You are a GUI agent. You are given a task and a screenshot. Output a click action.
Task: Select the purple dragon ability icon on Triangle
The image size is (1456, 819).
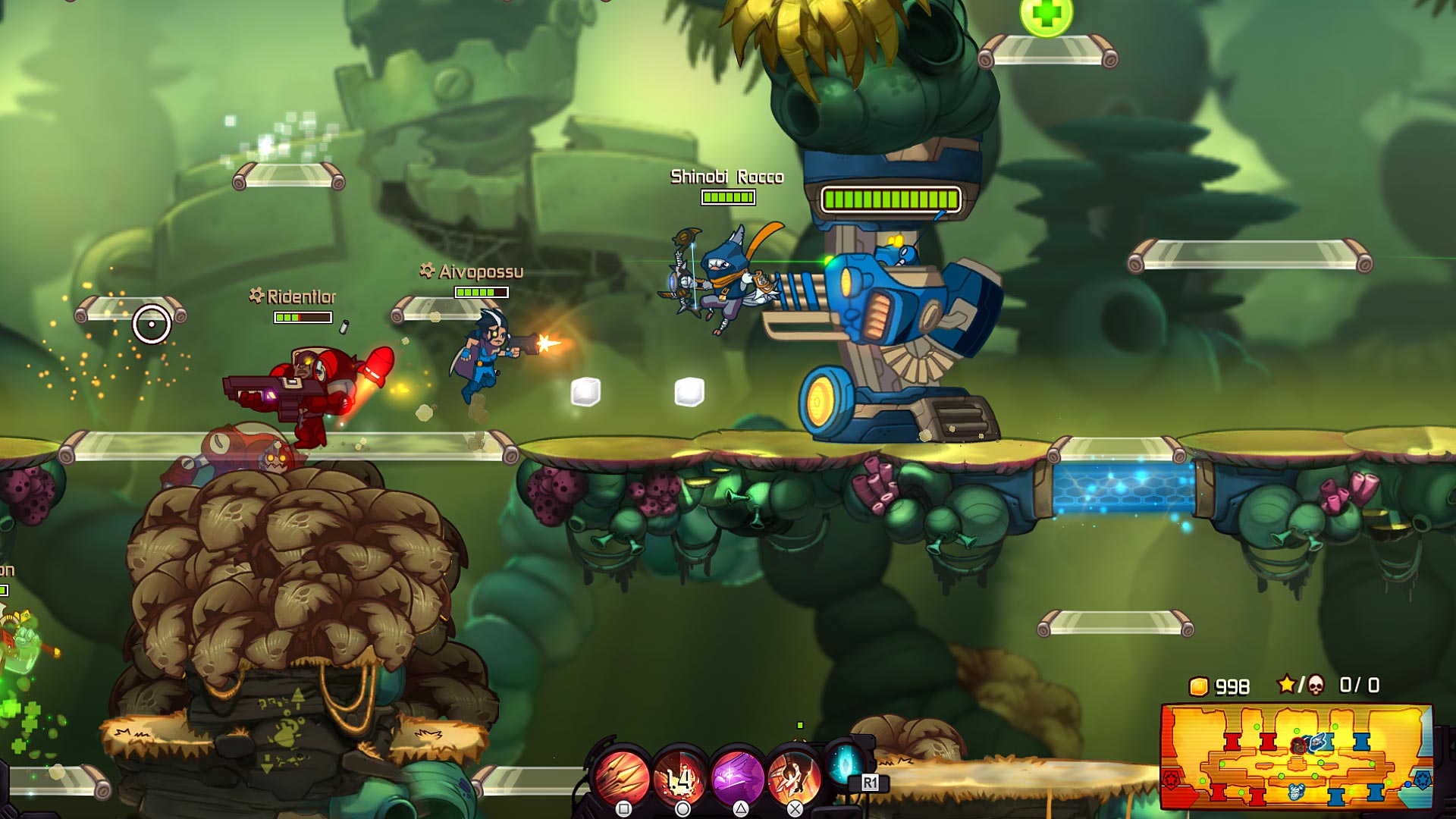click(x=739, y=774)
